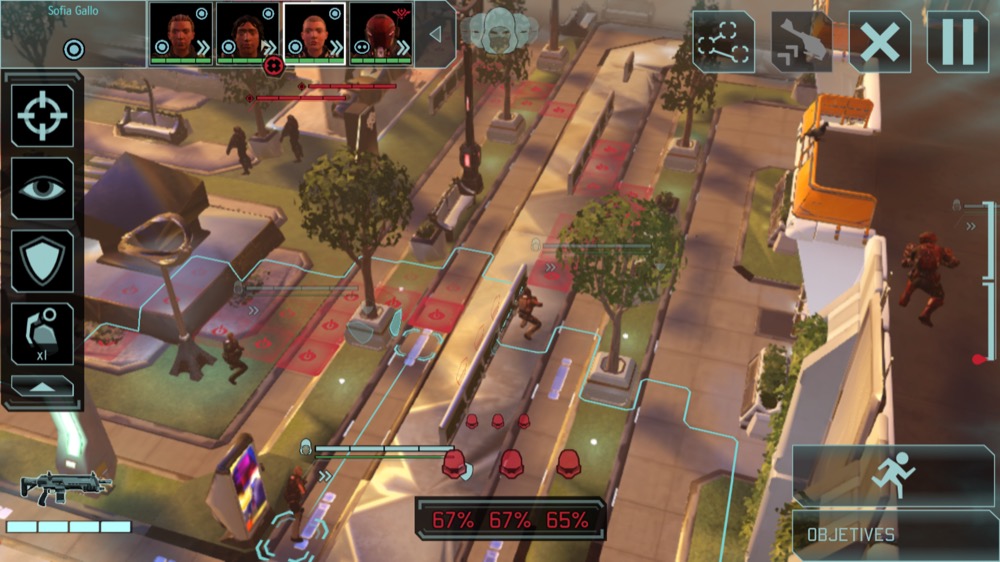Image resolution: width=1000 pixels, height=562 pixels.
Task: Select the red-helmeted soldier portrait
Action: point(381,33)
